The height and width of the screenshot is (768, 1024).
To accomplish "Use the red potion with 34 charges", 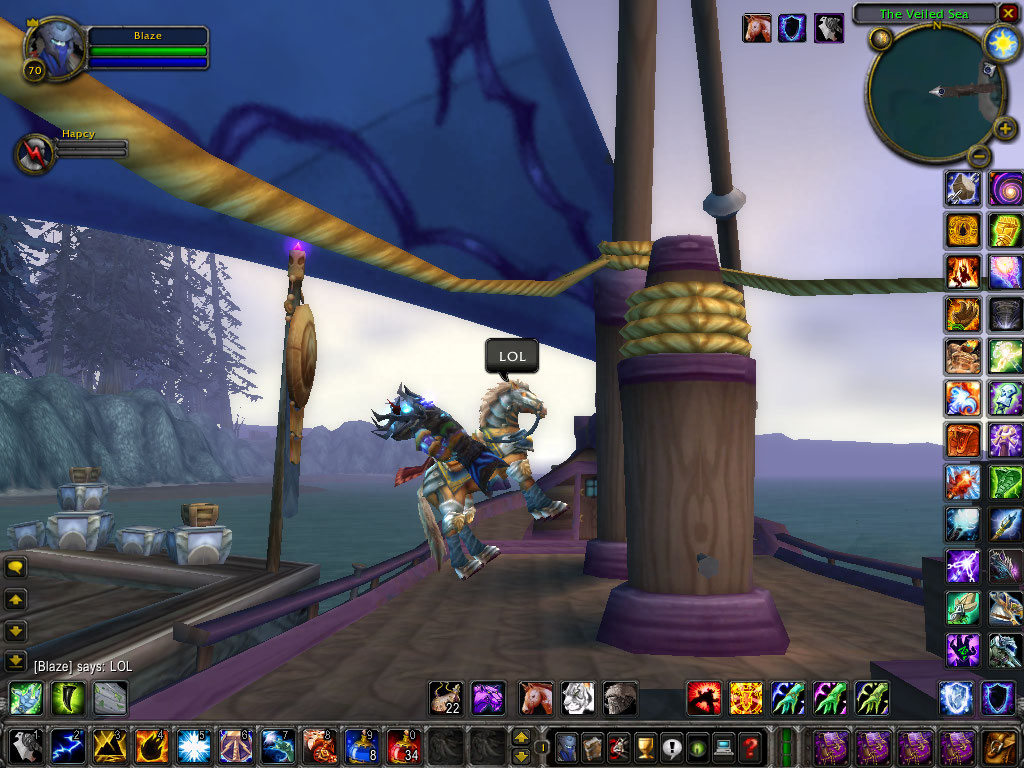I will 403,746.
